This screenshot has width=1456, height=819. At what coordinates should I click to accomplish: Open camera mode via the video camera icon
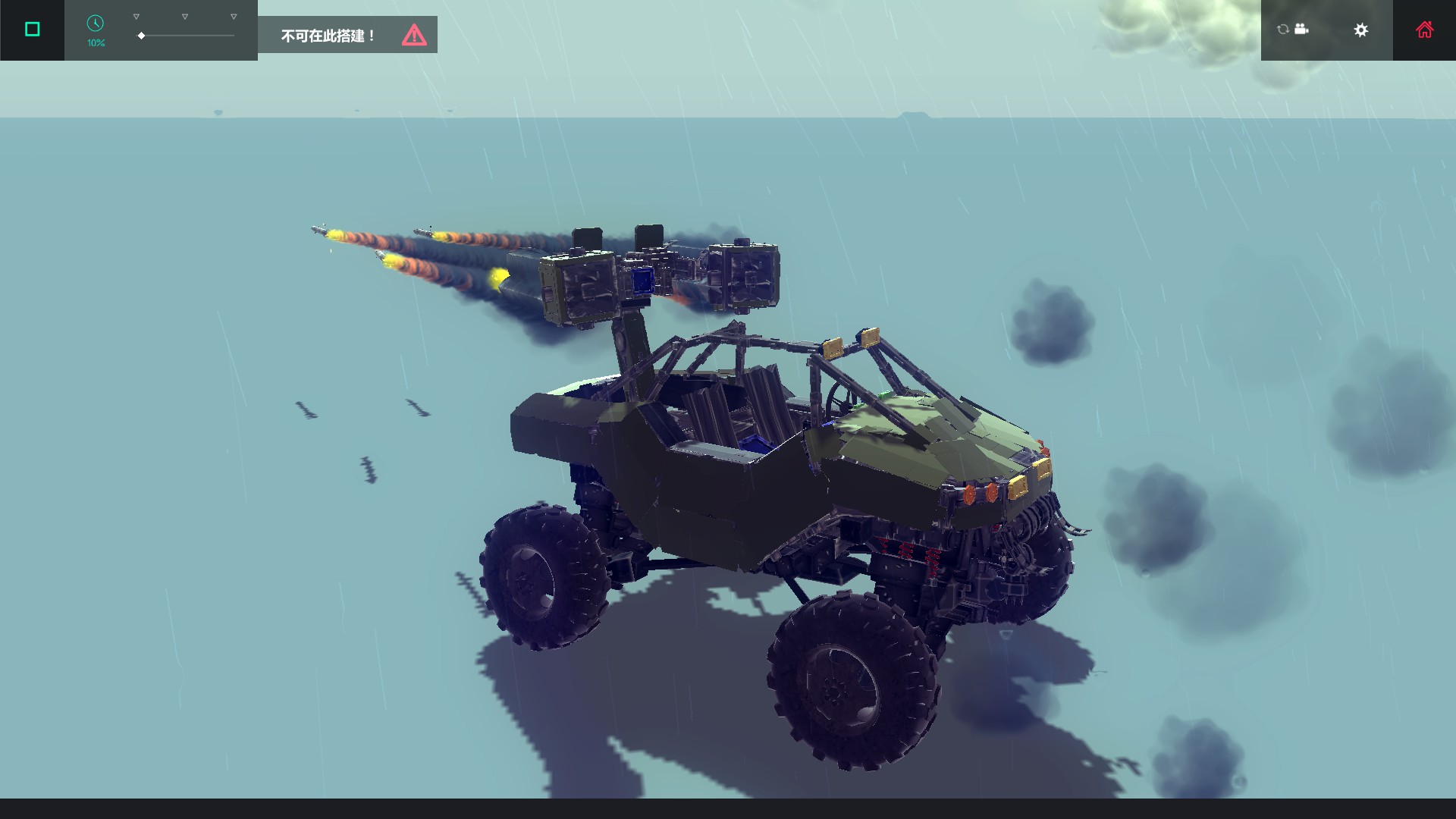pyautogui.click(x=1302, y=29)
